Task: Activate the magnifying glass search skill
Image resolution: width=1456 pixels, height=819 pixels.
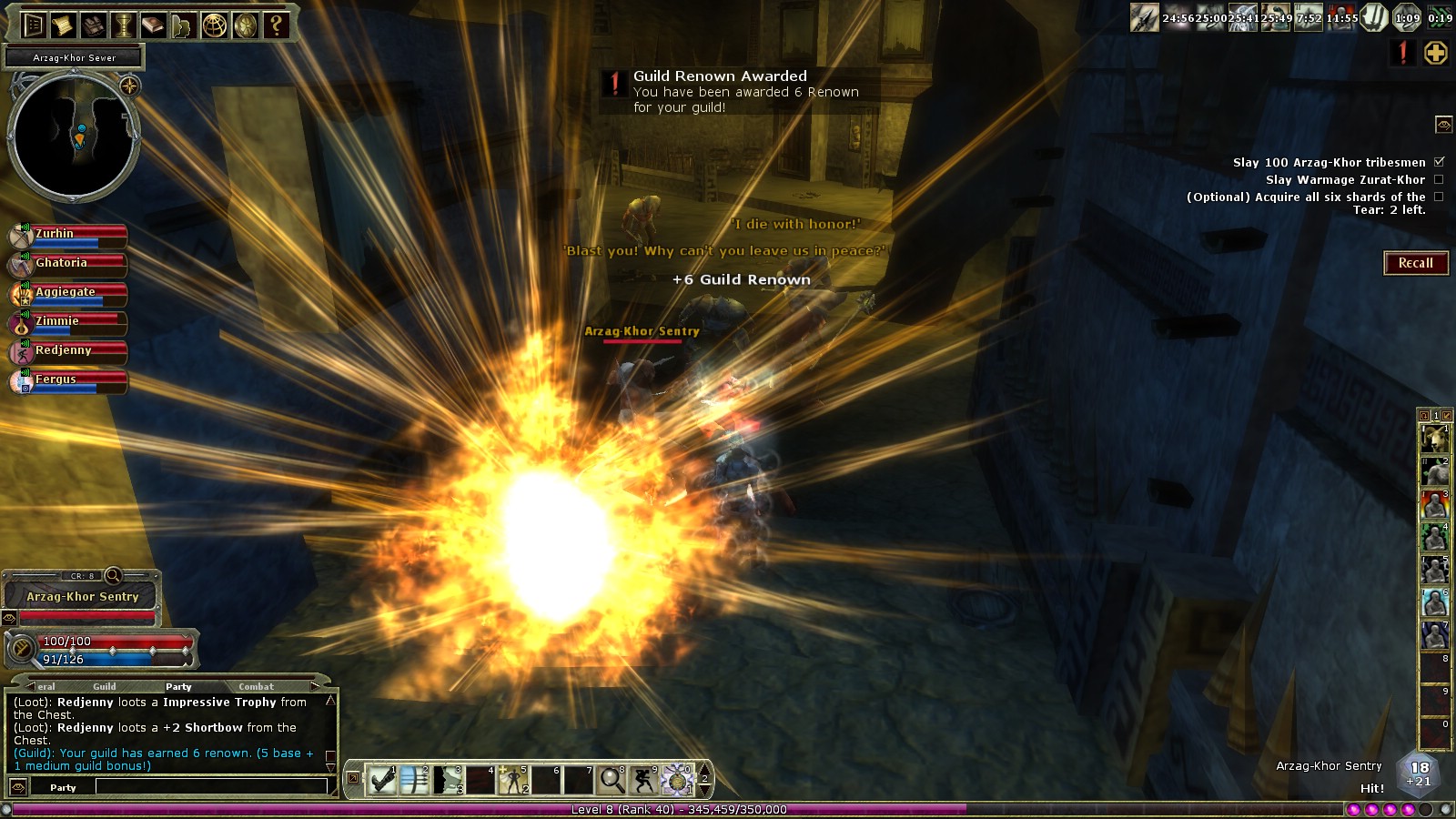Action: click(611, 780)
